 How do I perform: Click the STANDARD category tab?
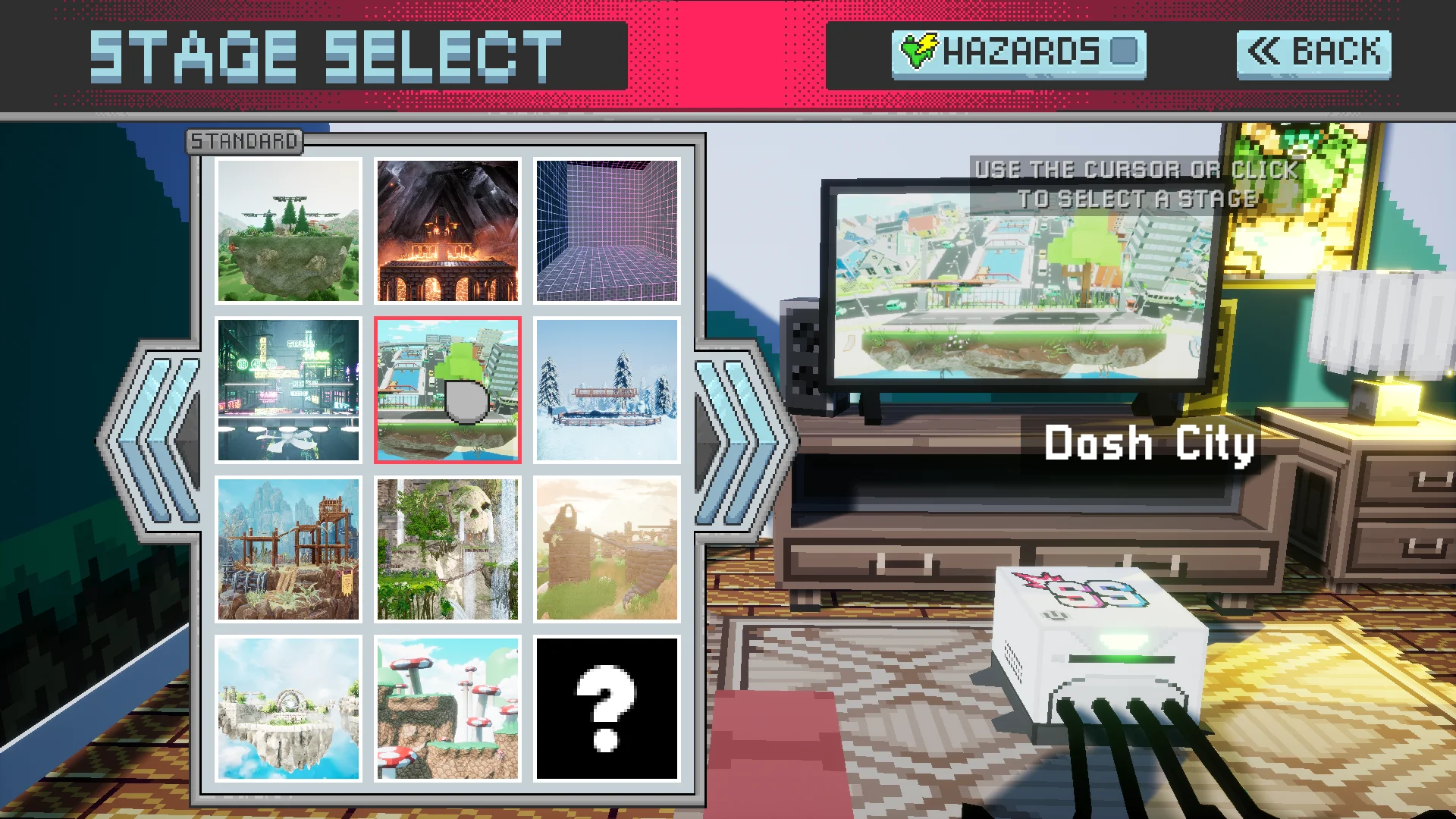243,140
